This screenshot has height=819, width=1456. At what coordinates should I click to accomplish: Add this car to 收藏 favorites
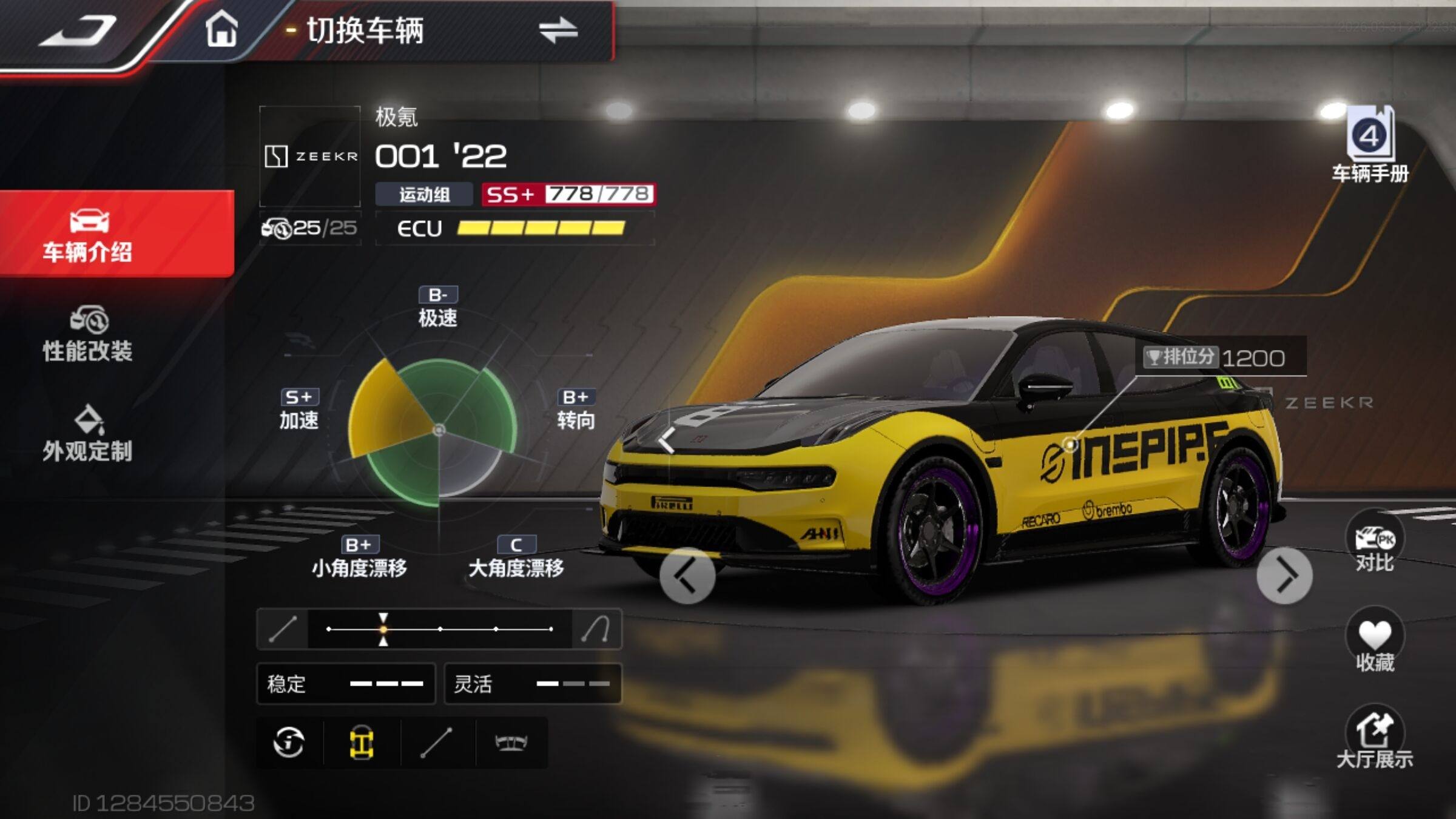tap(1375, 642)
